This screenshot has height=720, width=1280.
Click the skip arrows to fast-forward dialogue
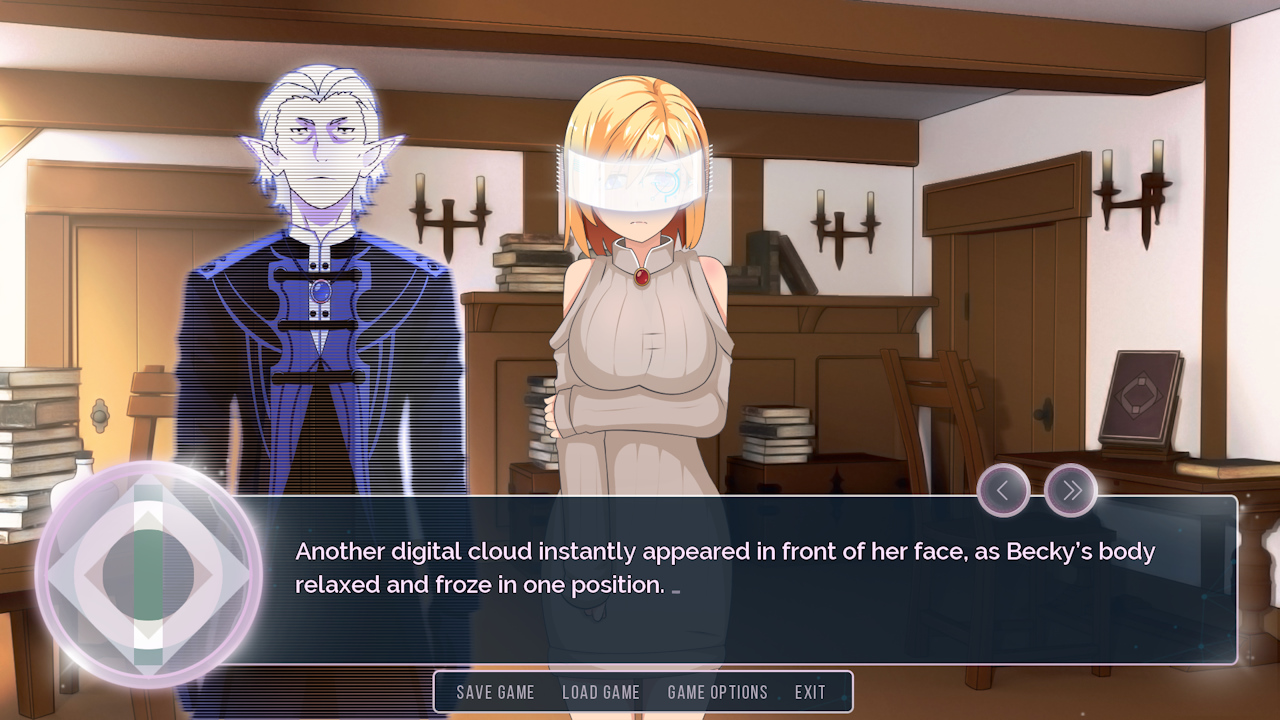(1070, 490)
